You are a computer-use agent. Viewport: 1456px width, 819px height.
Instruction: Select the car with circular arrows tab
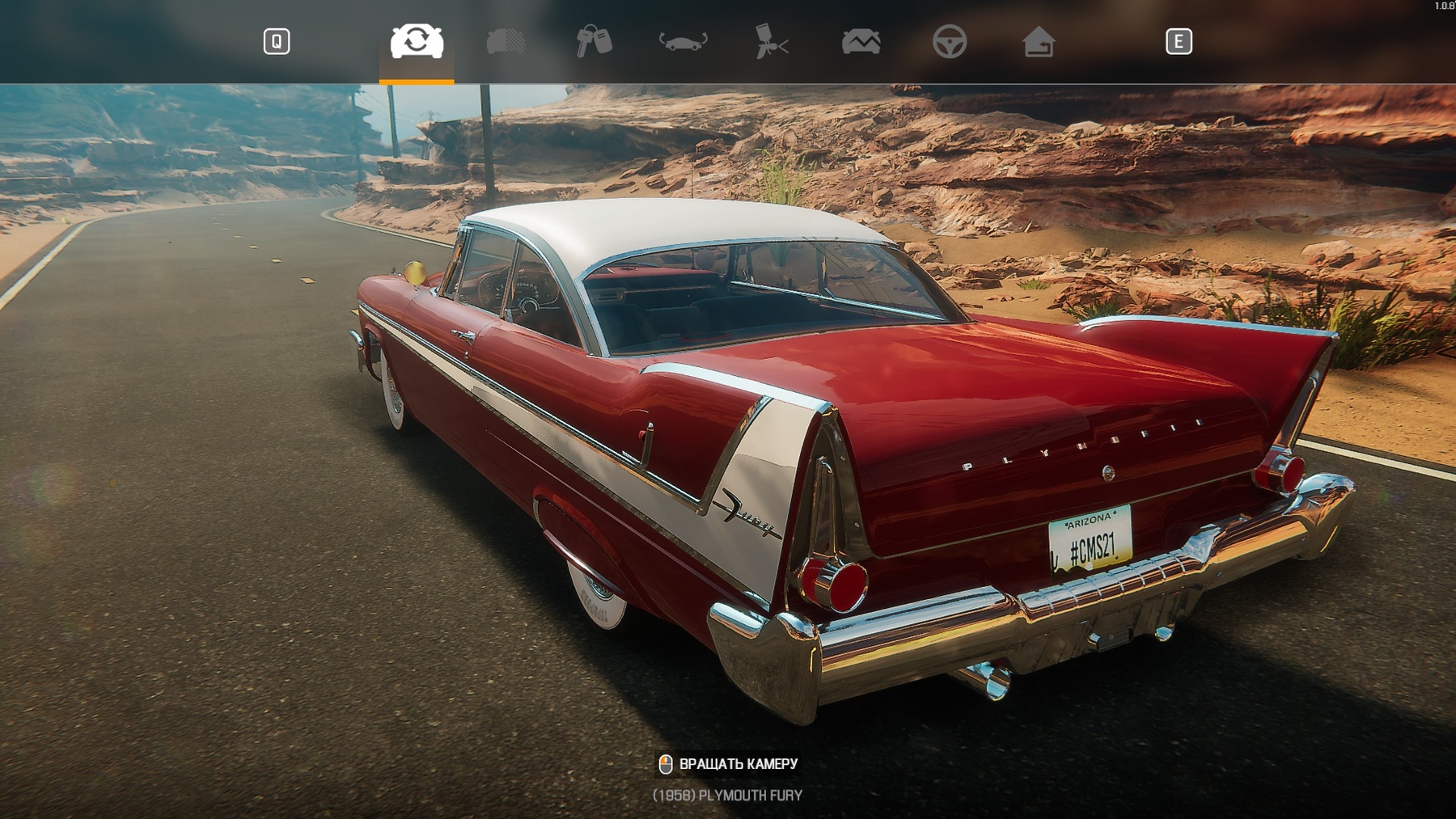coord(417,41)
